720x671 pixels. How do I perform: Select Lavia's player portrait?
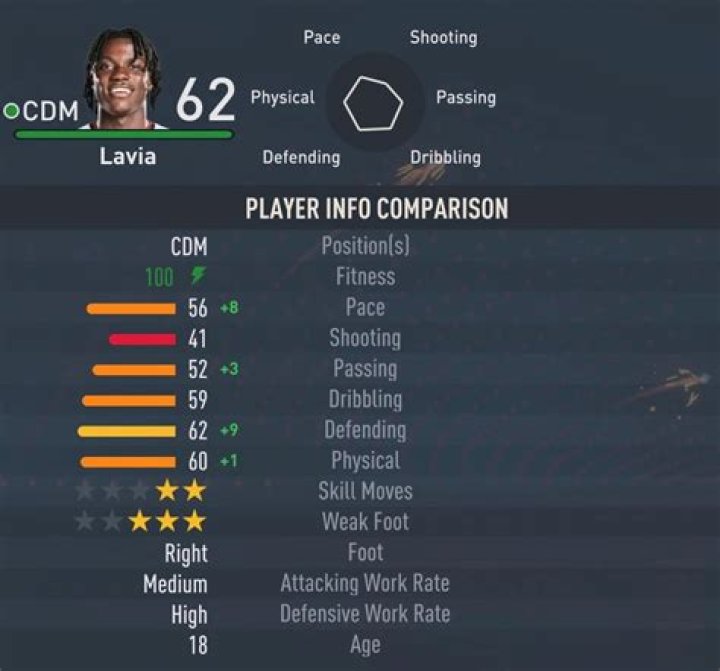click(128, 80)
